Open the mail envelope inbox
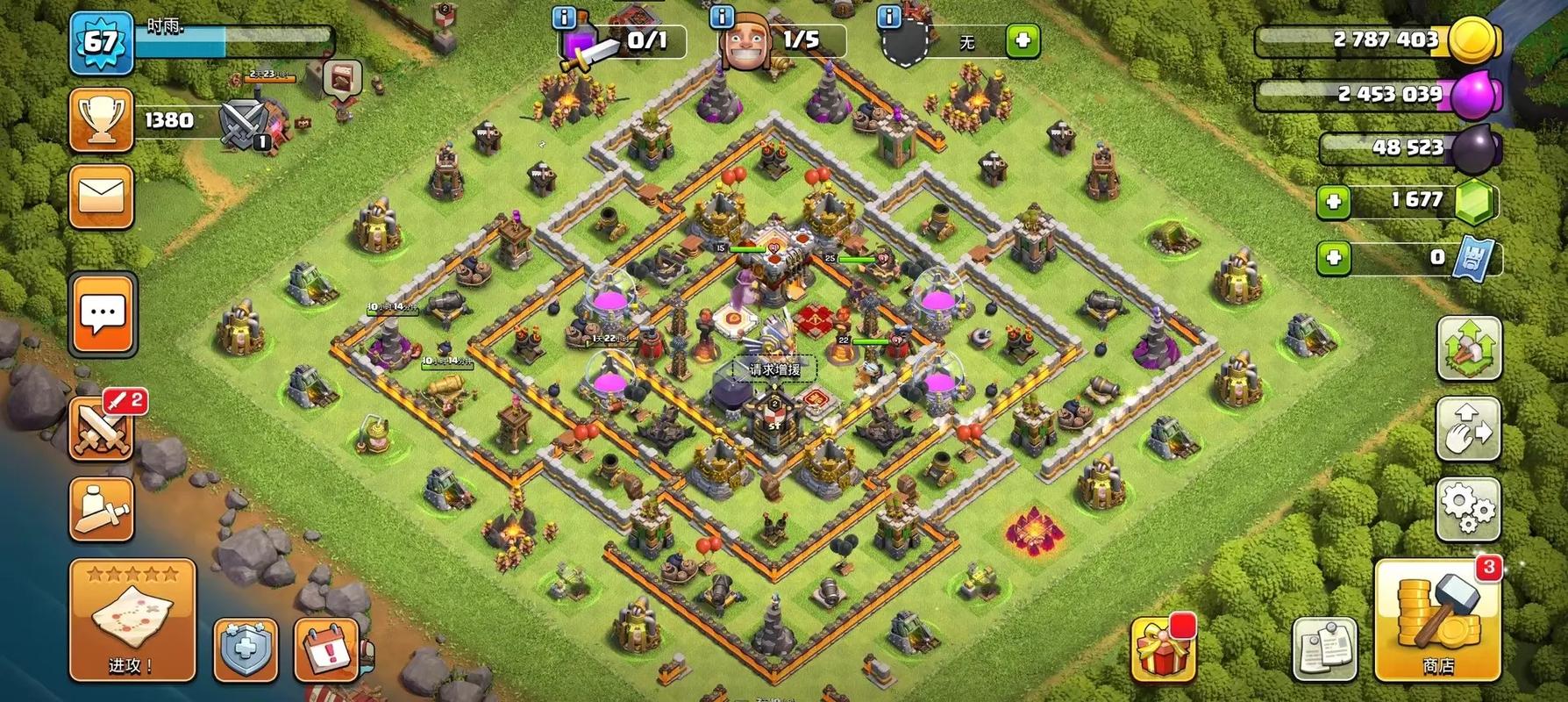 [101, 197]
